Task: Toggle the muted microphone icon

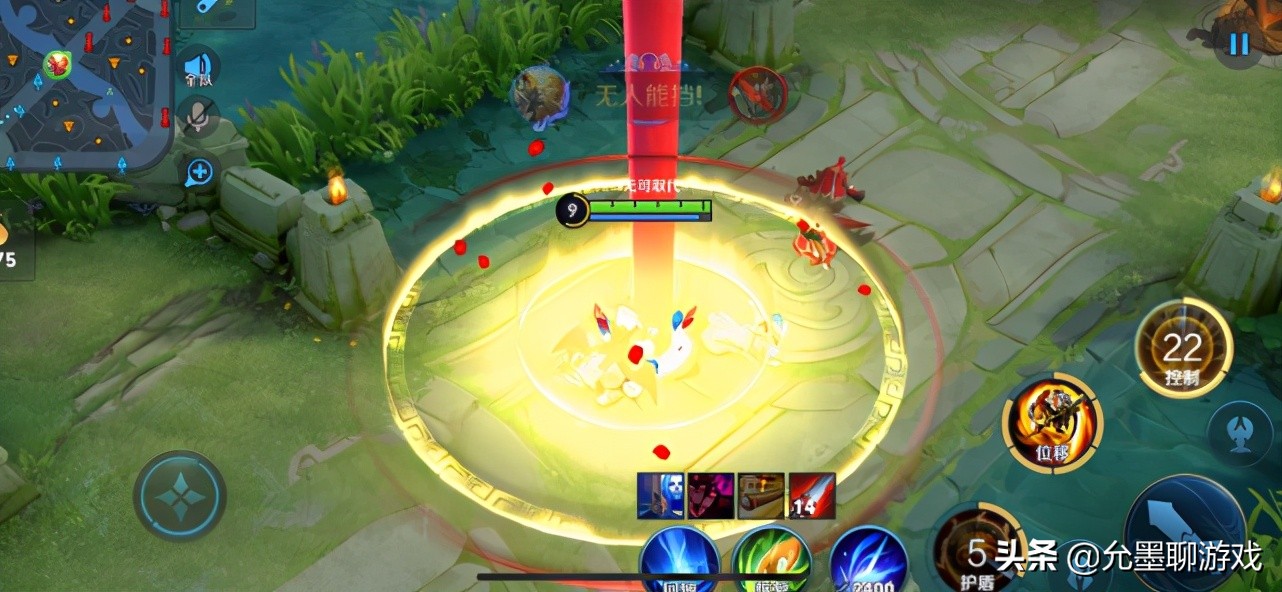Action: pyautogui.click(x=198, y=118)
